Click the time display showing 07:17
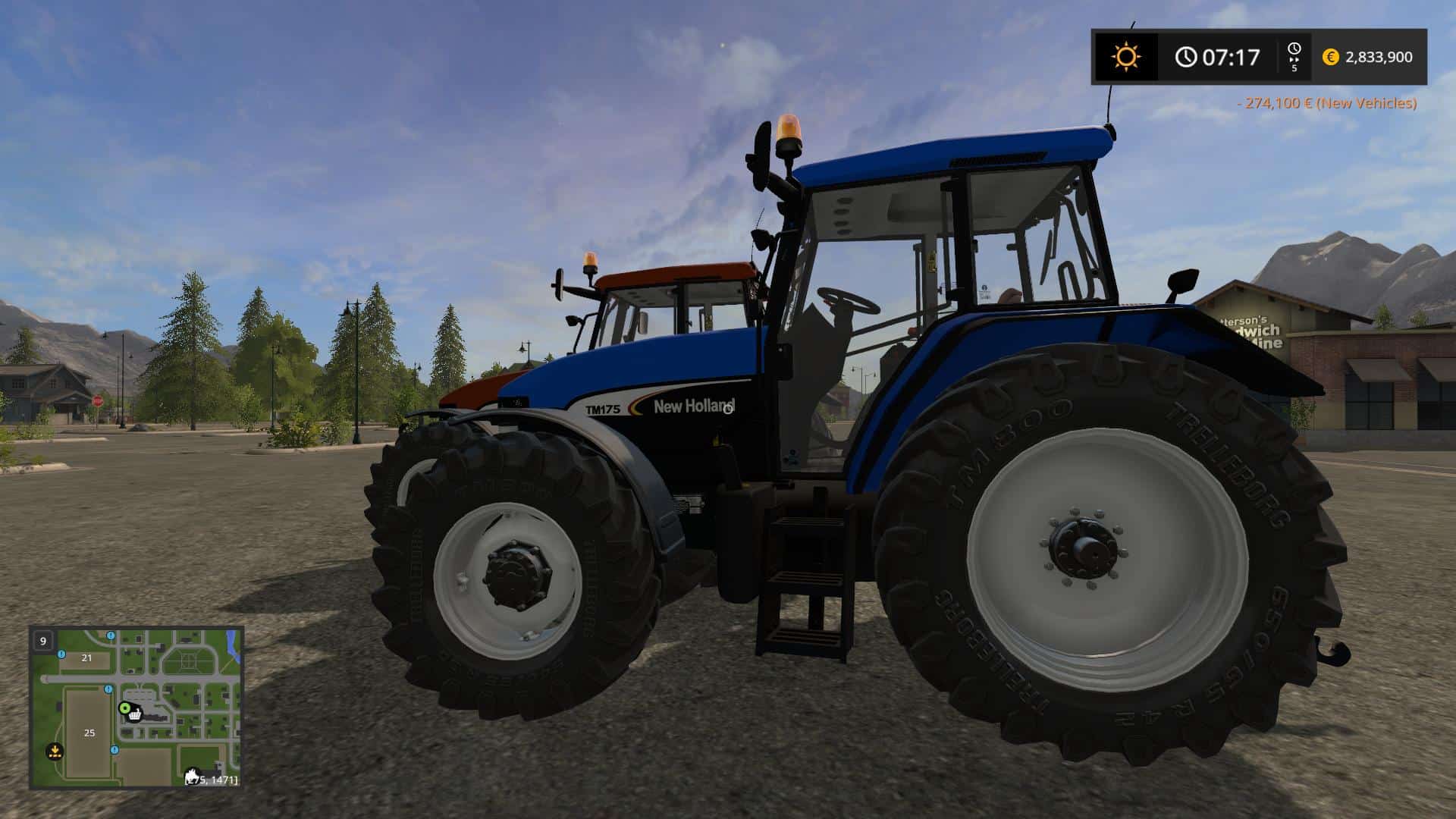Screen dimensions: 1456x819 [x=1232, y=55]
